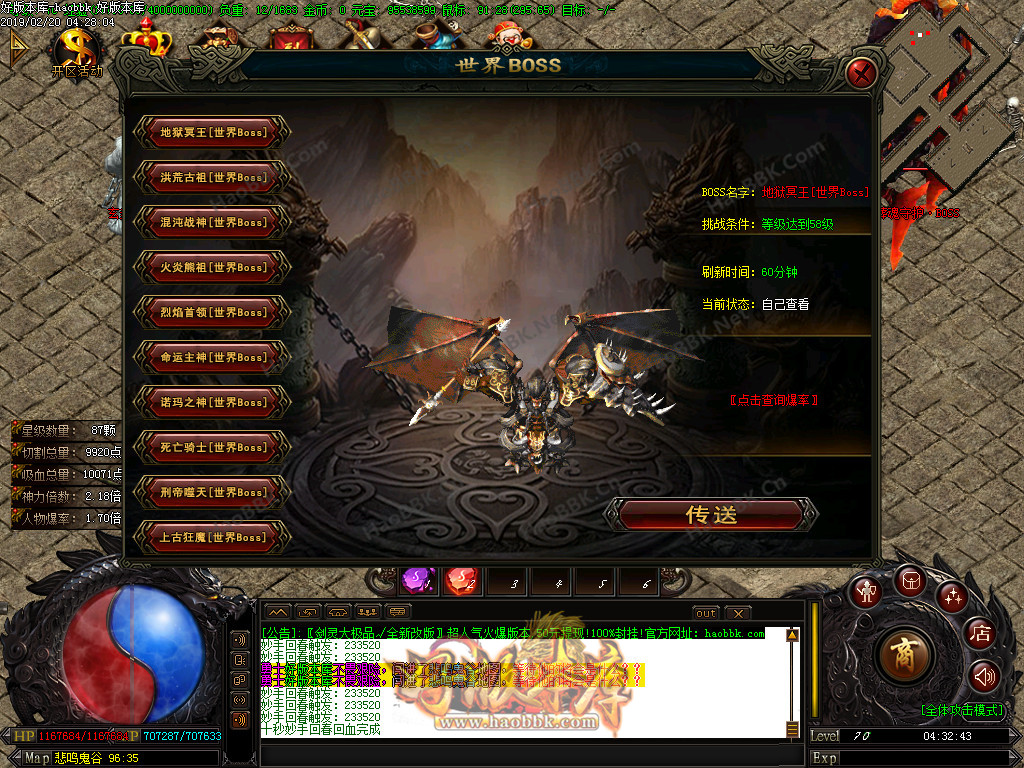
Task: Select 命运主神 world boss
Action: 213,357
